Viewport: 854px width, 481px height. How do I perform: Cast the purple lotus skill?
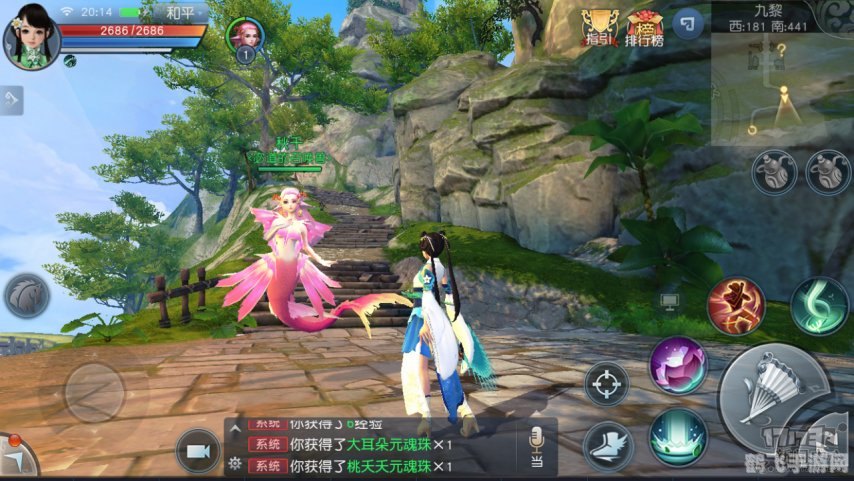click(x=678, y=365)
